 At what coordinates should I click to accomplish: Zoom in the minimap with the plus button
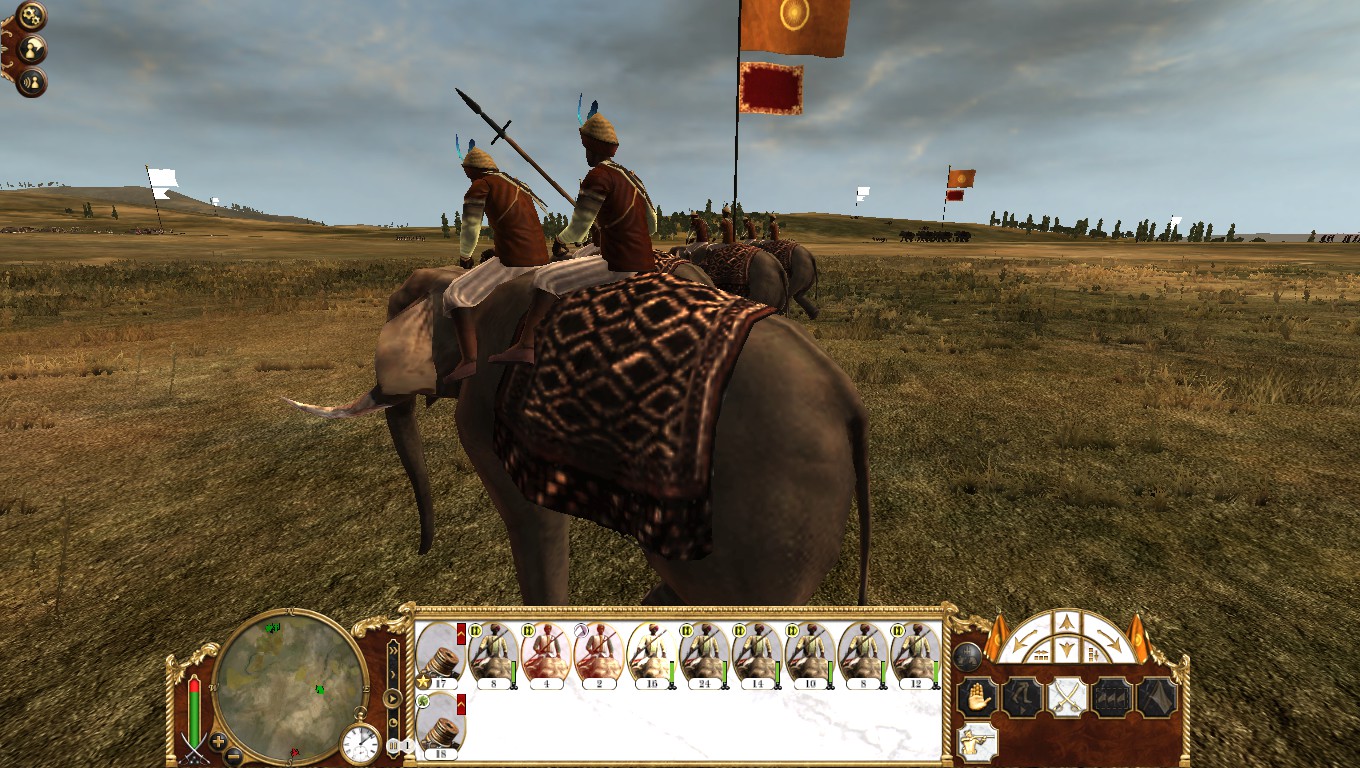[x=217, y=740]
